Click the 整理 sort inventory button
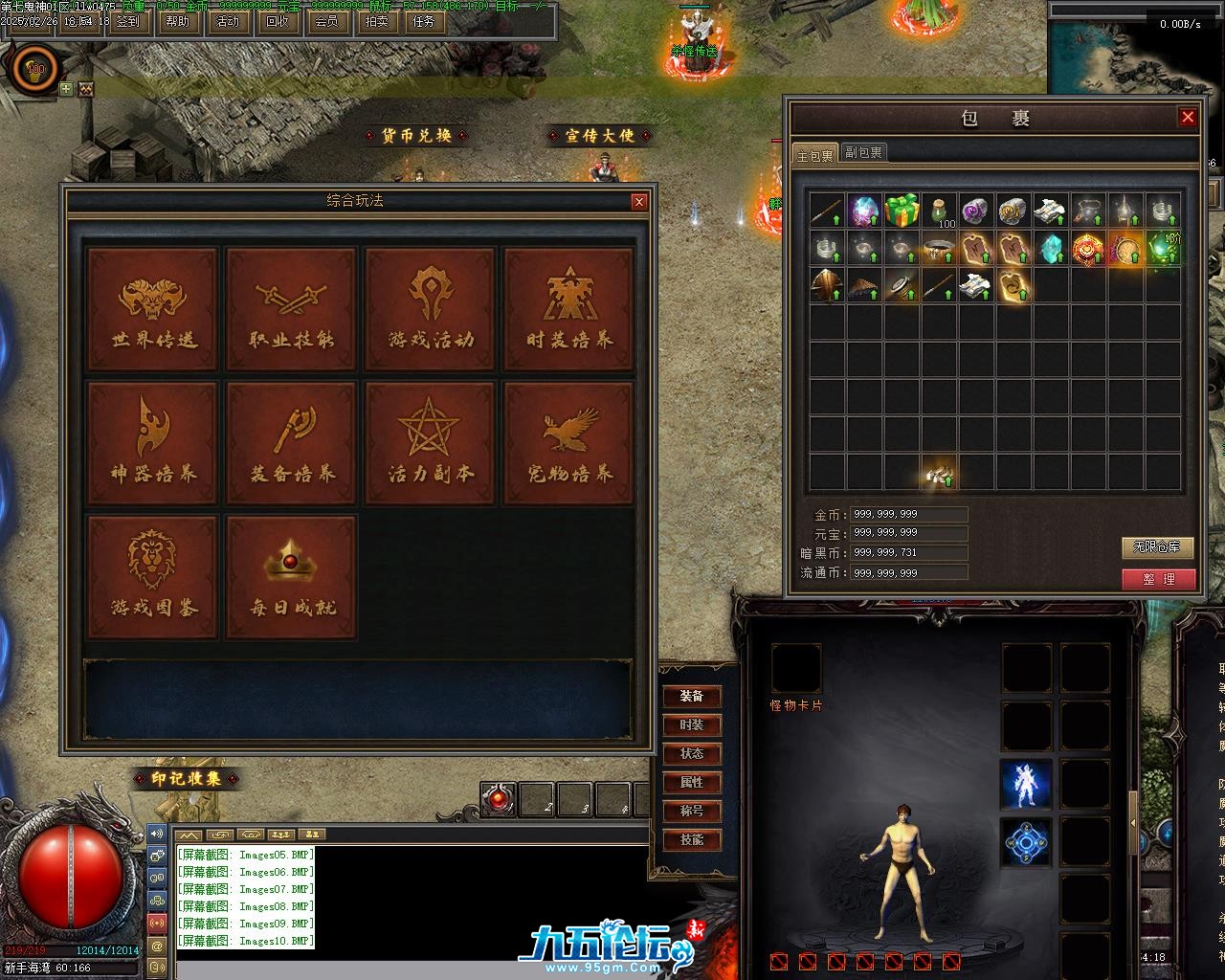 pyautogui.click(x=1158, y=579)
